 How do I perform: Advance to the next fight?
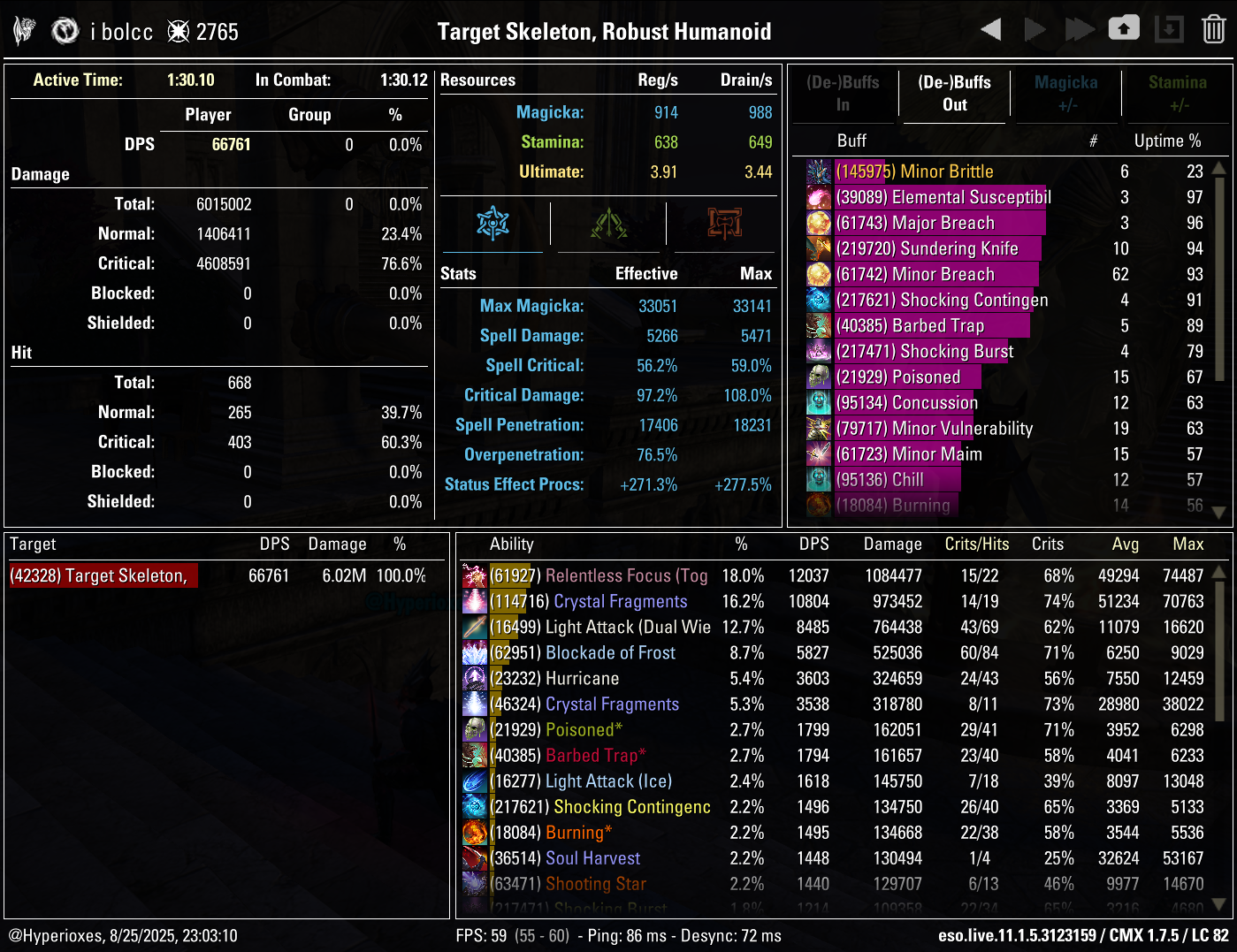(x=1035, y=28)
